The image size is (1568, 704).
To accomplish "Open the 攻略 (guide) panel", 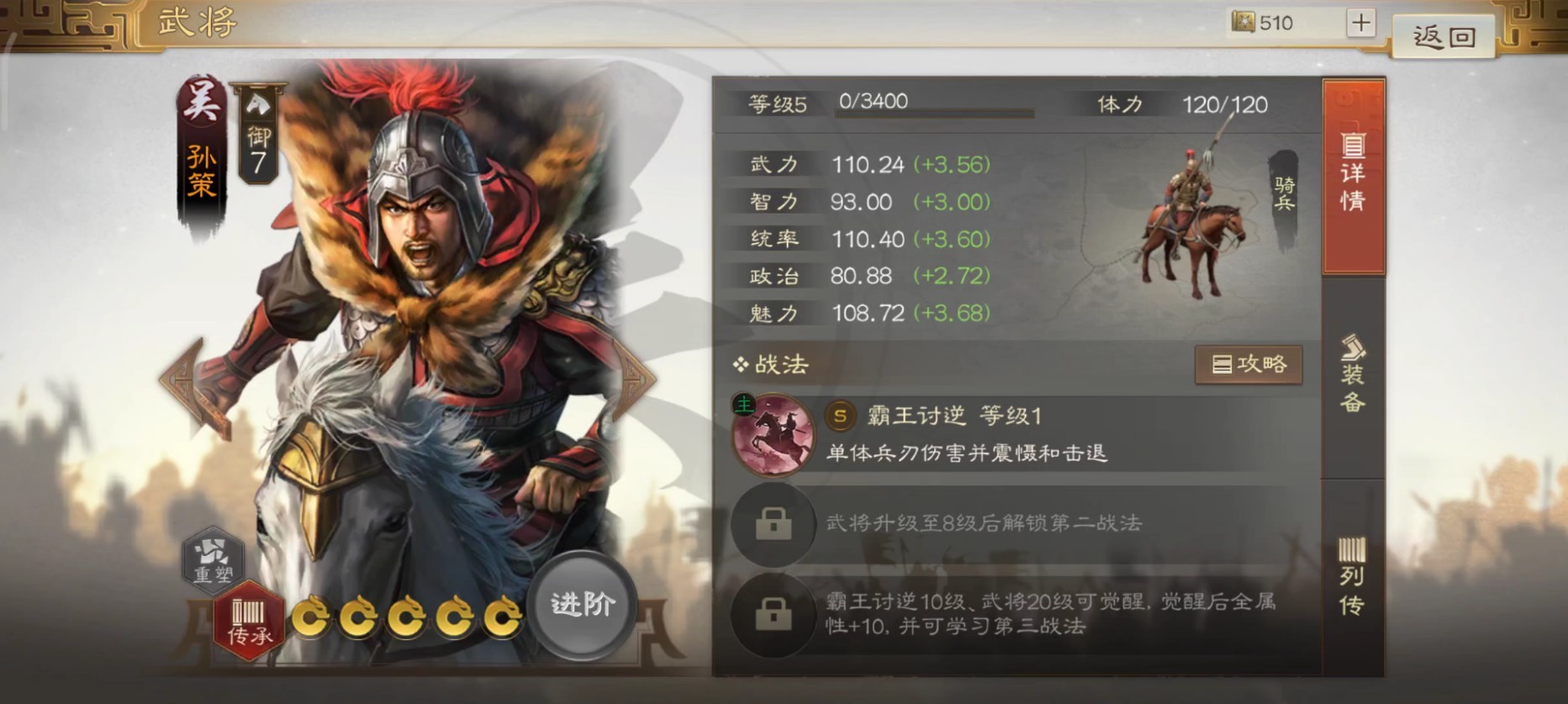I will [x=1249, y=365].
